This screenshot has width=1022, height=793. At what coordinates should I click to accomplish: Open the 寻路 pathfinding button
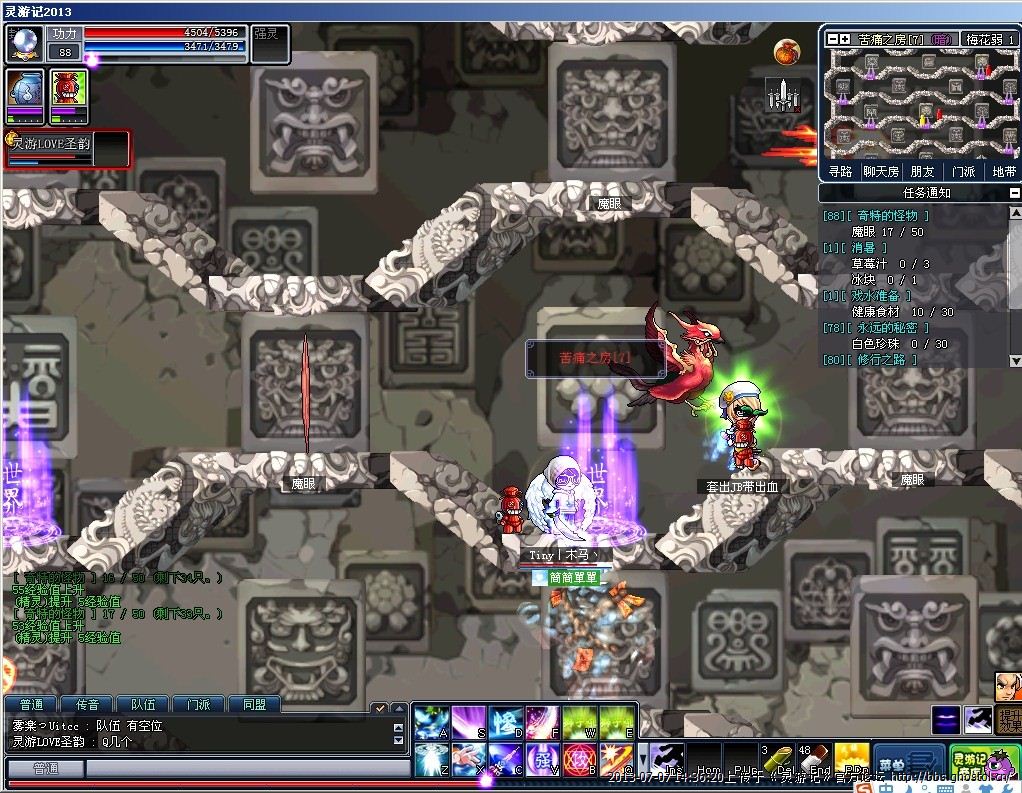pyautogui.click(x=841, y=171)
